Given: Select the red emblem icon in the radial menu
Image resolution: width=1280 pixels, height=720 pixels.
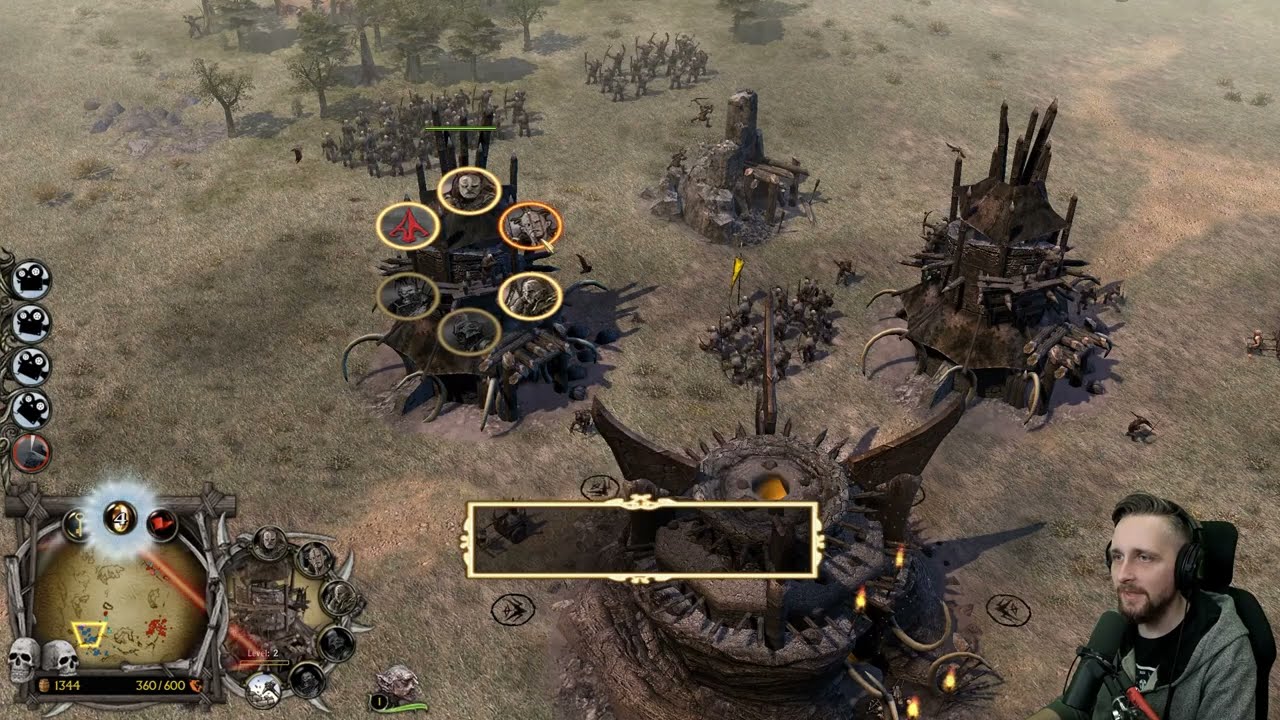Looking at the screenshot, I should pyautogui.click(x=407, y=226).
